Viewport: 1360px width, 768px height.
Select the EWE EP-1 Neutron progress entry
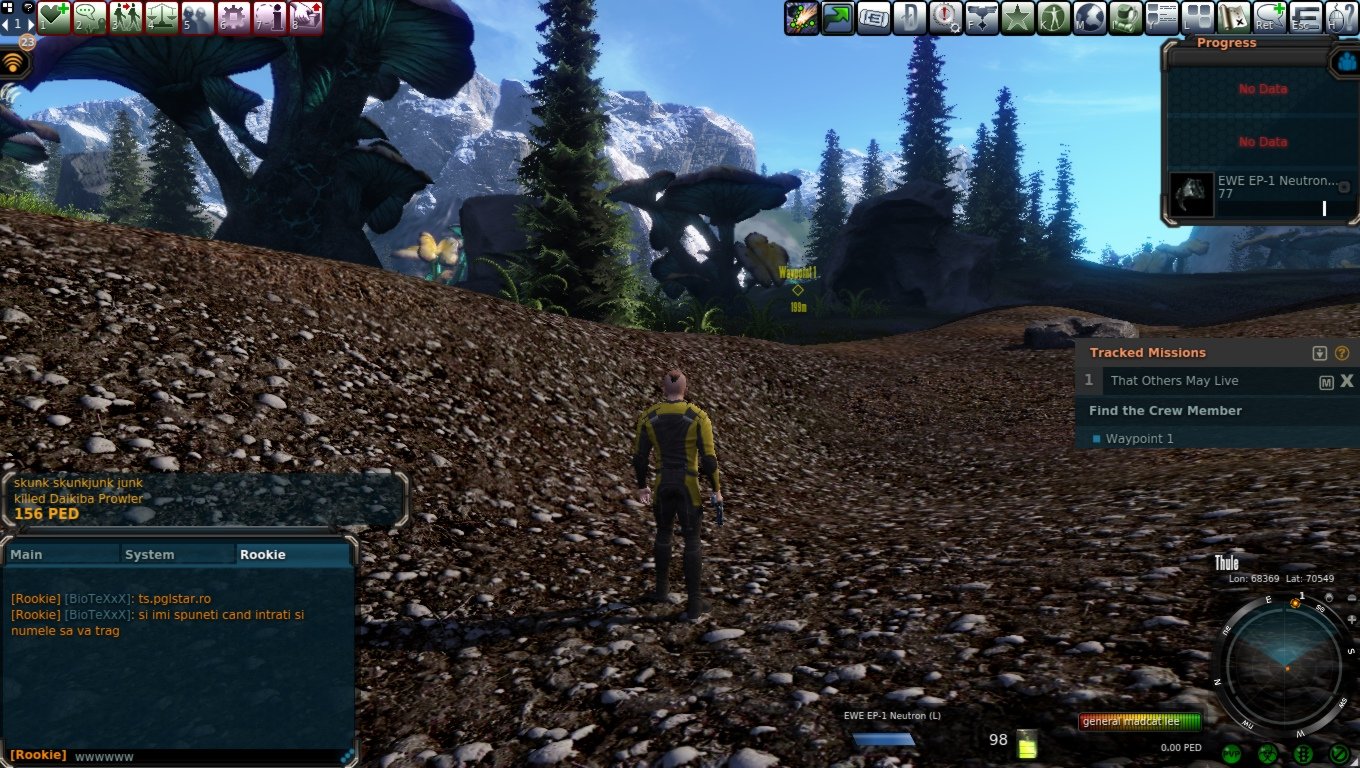coord(1263,194)
